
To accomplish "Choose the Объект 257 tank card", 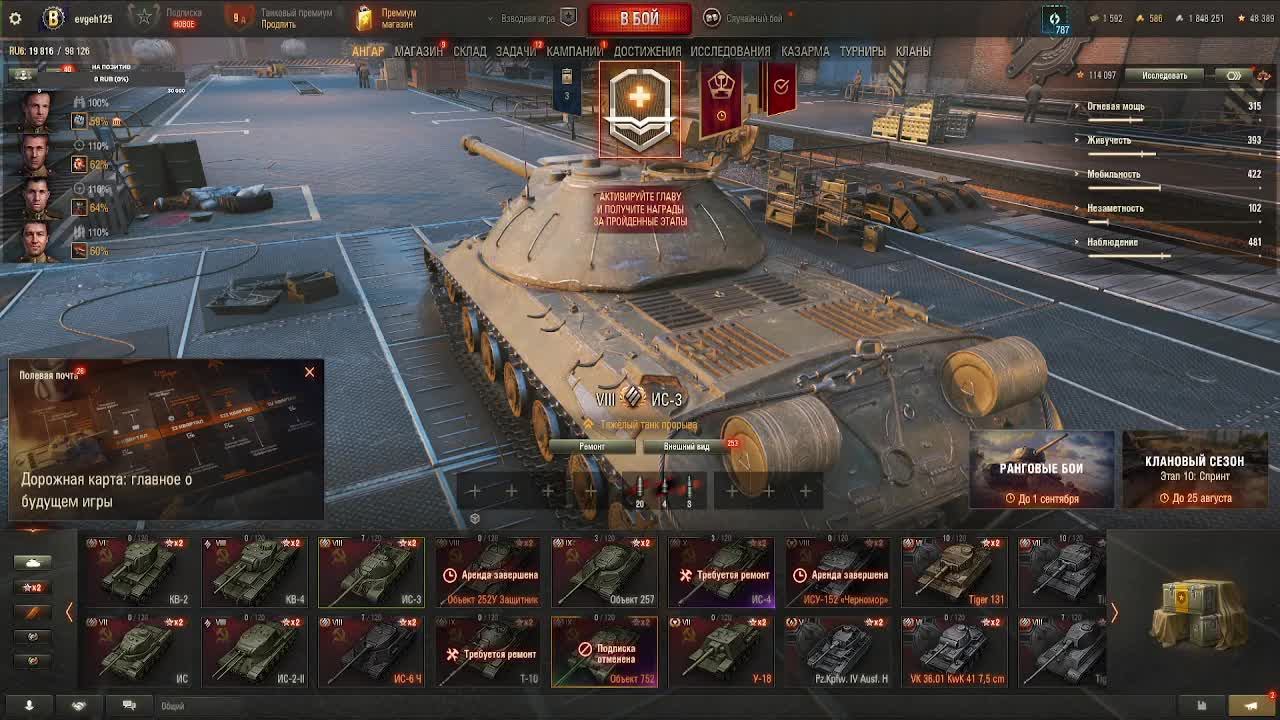I will [x=604, y=572].
